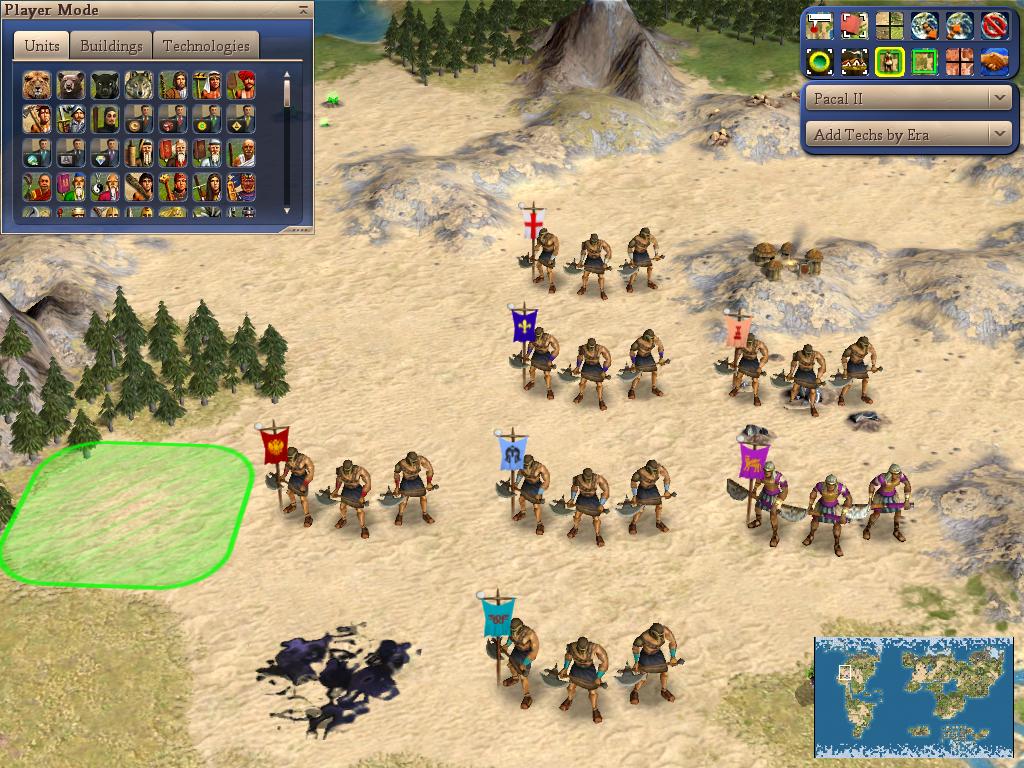Select the bear unit icon
The width and height of the screenshot is (1024, 768).
(x=71, y=85)
